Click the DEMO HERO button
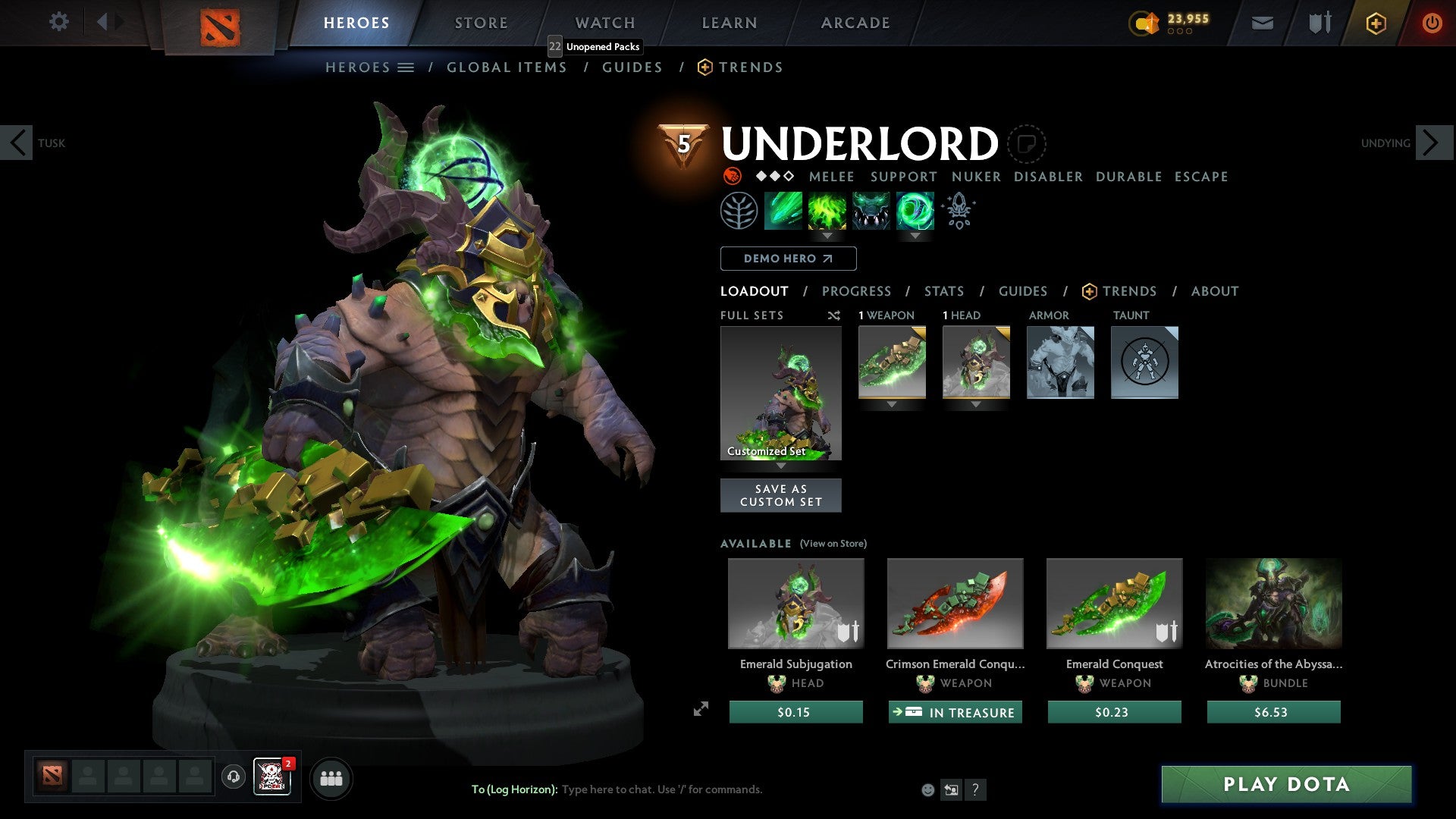The width and height of the screenshot is (1456, 819). click(x=787, y=258)
